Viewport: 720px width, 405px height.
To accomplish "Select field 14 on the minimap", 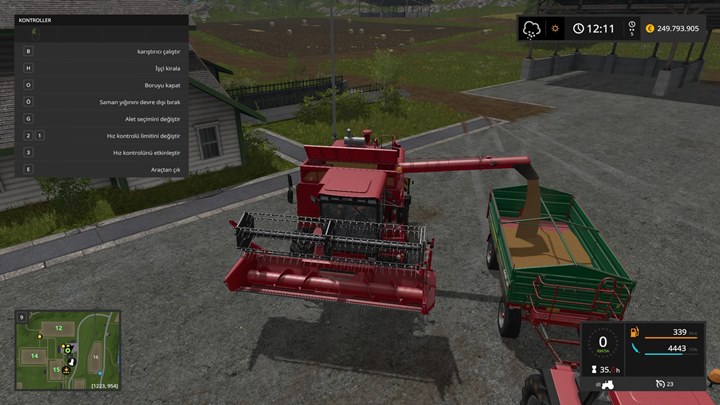I will pos(34,355).
